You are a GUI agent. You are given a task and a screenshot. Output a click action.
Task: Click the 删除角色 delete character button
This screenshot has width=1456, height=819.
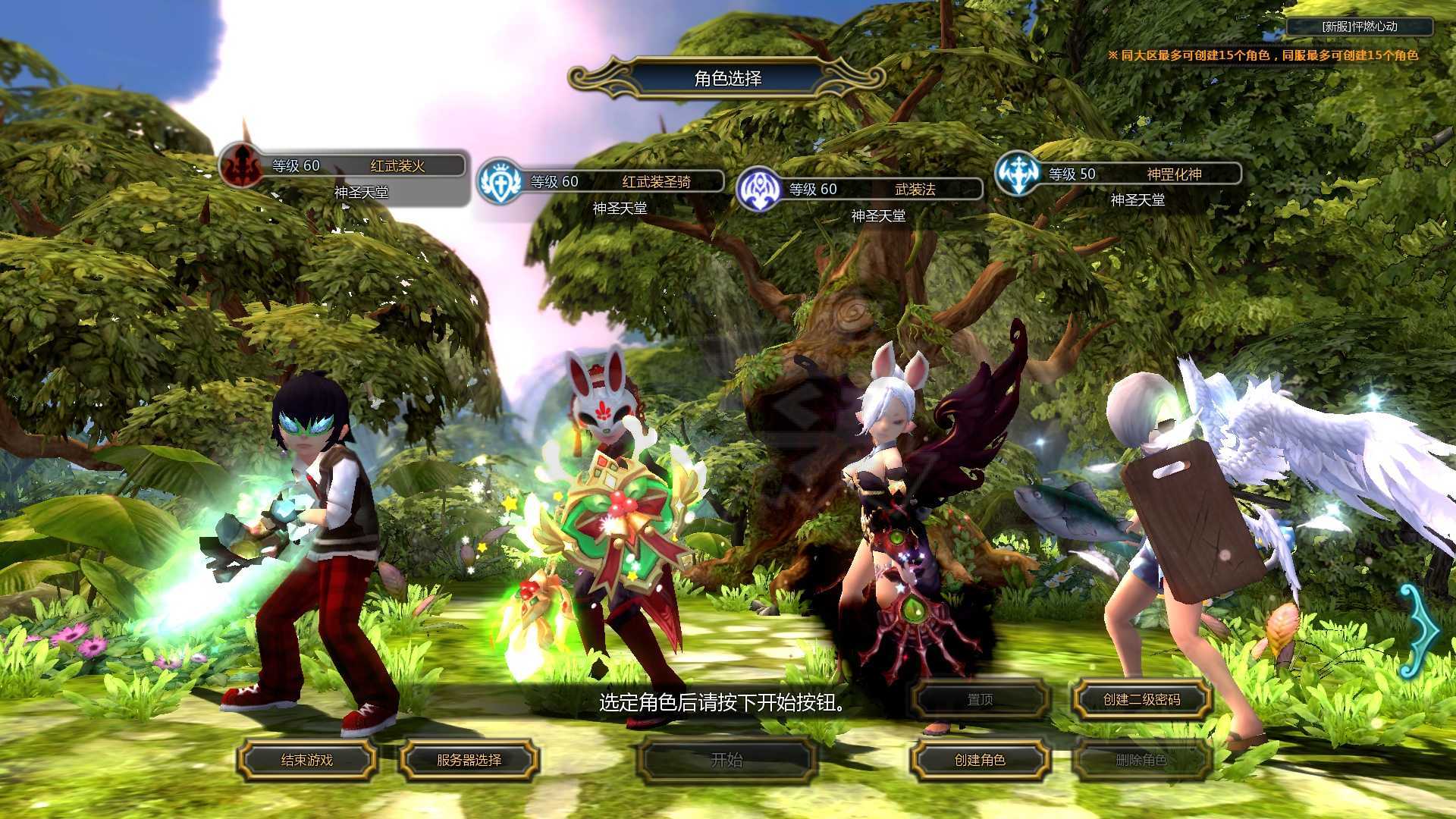(1141, 760)
